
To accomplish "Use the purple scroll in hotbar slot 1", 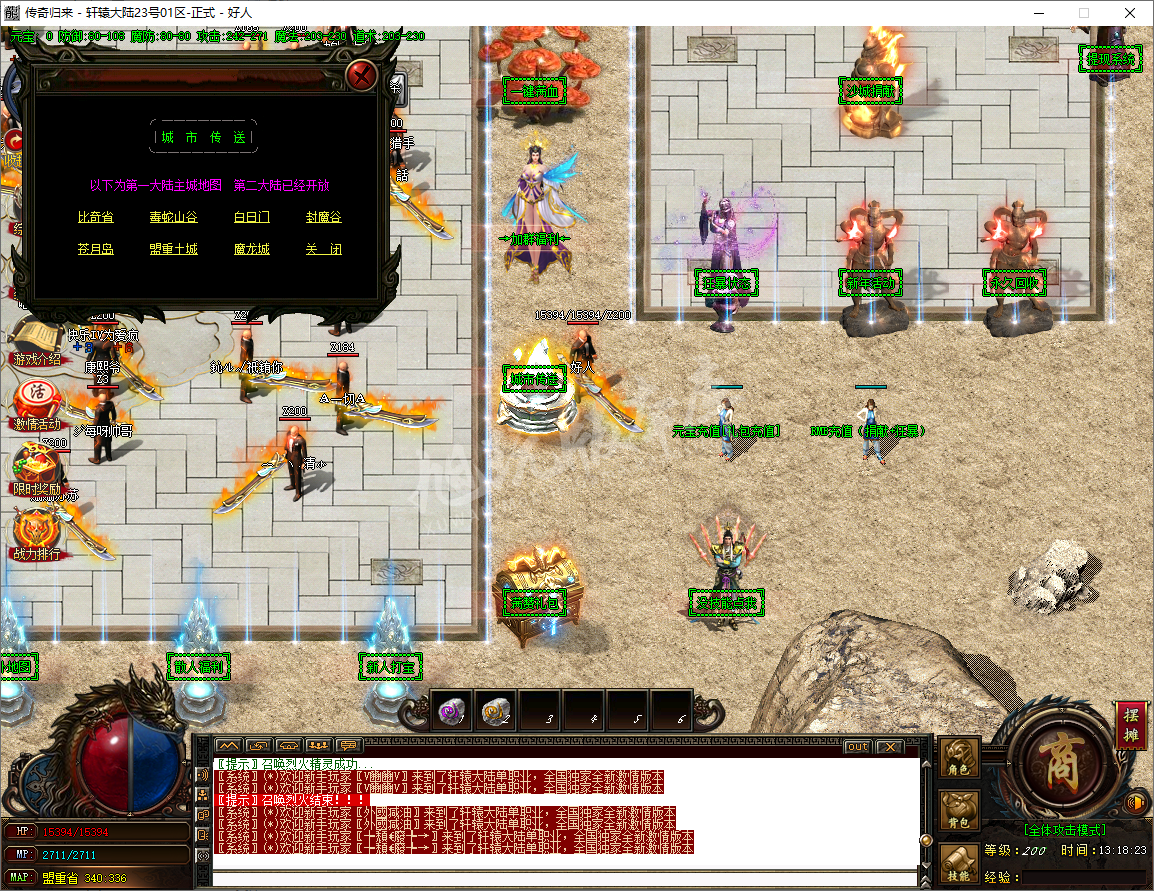I will pos(452,711).
